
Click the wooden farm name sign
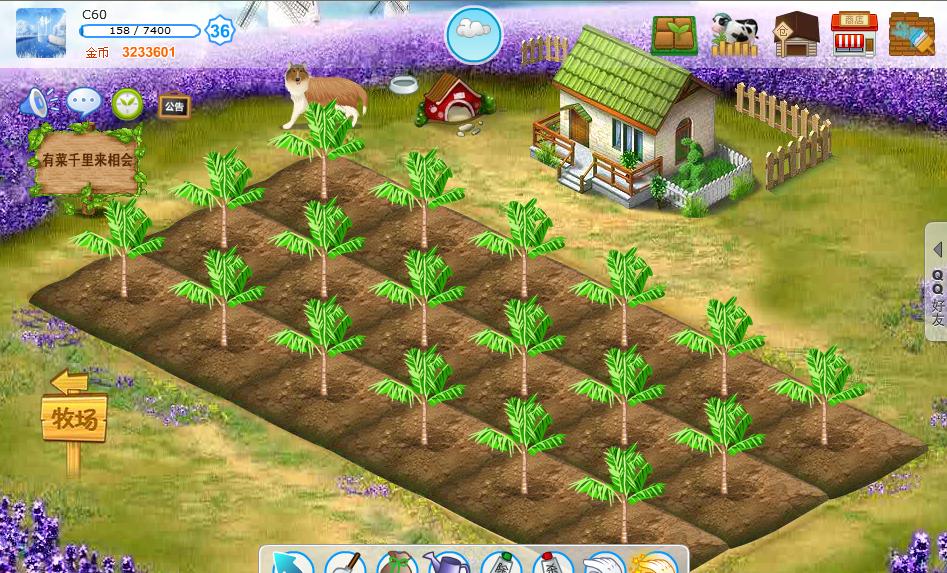87,161
